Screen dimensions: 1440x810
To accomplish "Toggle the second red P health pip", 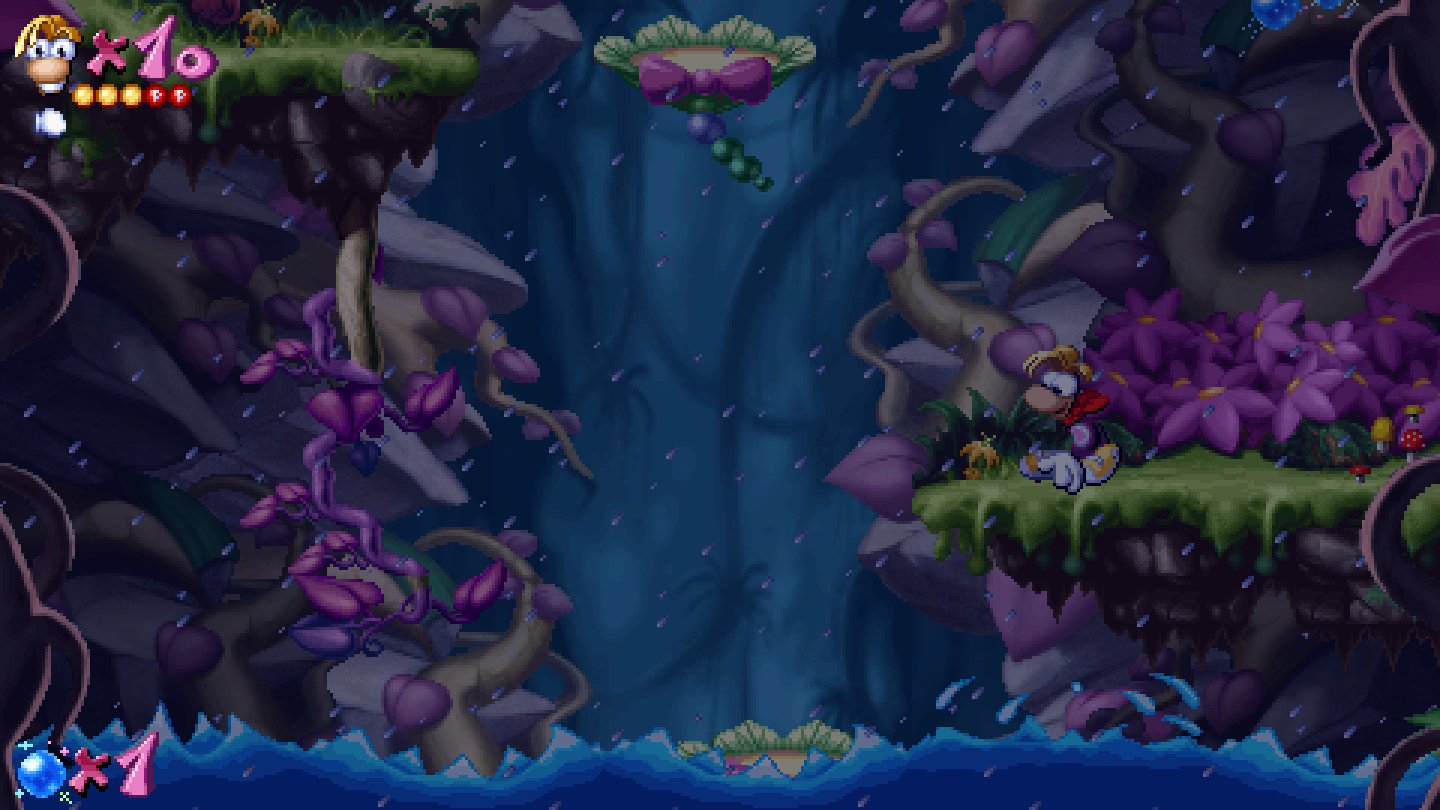I will point(182,95).
